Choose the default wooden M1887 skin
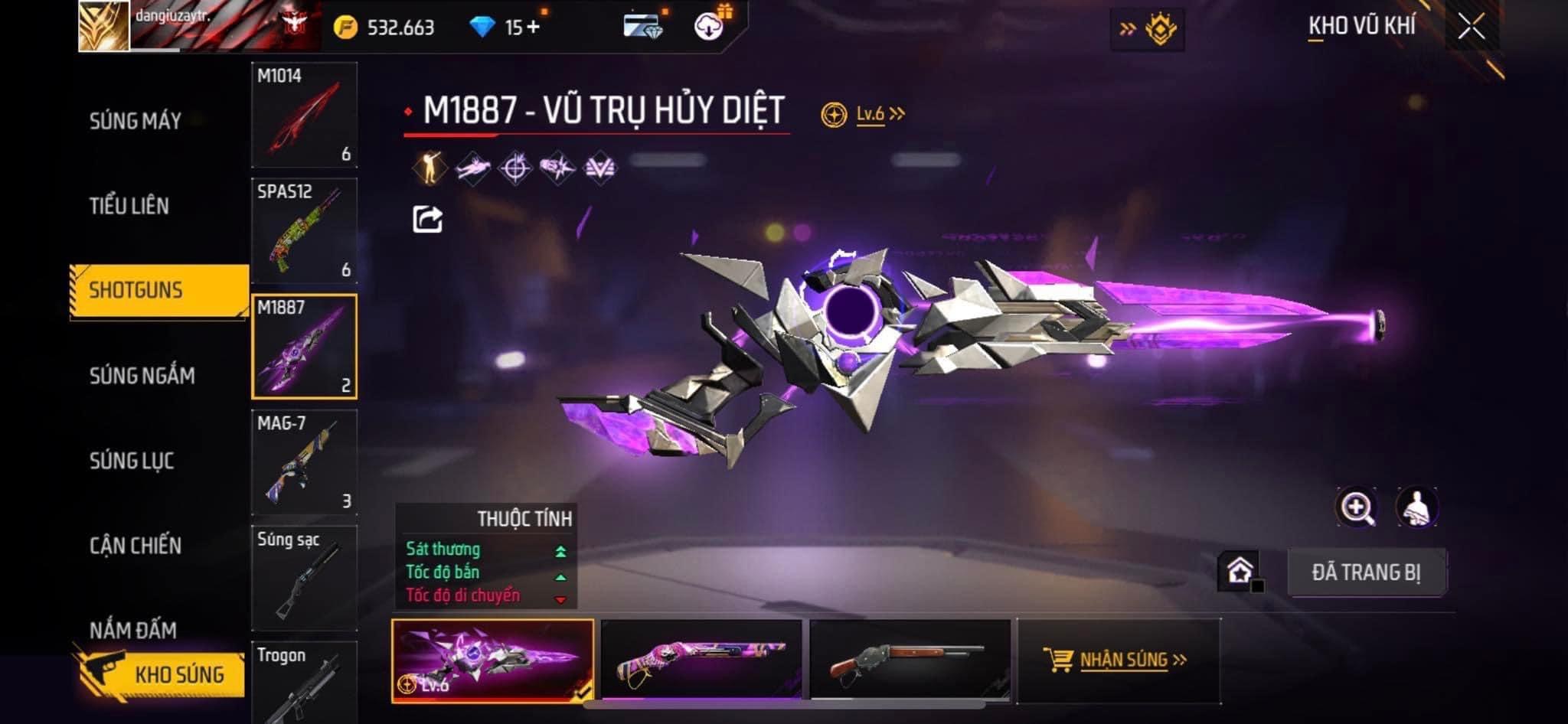This screenshot has height=724, width=1568. 910,660
